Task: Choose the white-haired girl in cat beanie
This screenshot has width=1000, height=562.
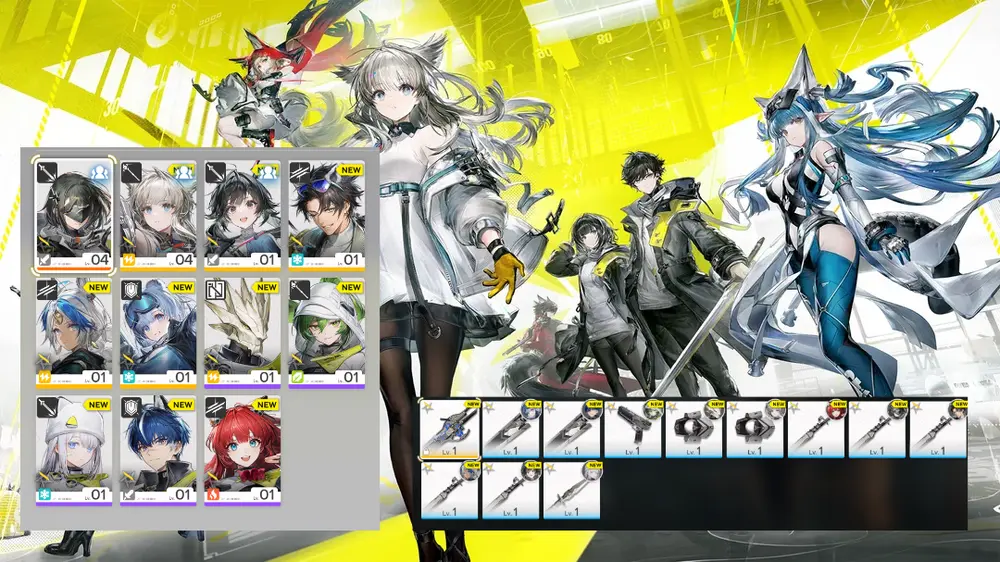Action: click(x=75, y=449)
